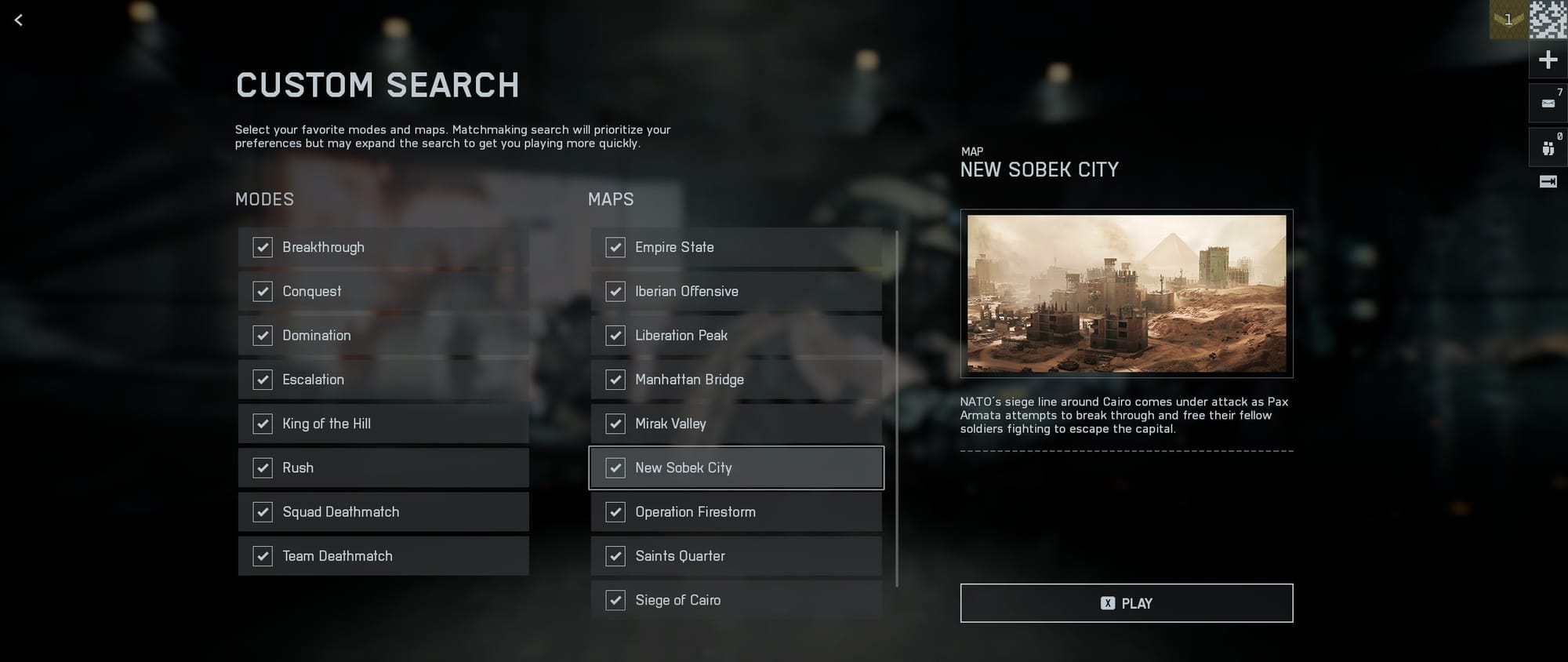Deselect Team Deathmatch mode
The image size is (1568, 662).
point(263,556)
